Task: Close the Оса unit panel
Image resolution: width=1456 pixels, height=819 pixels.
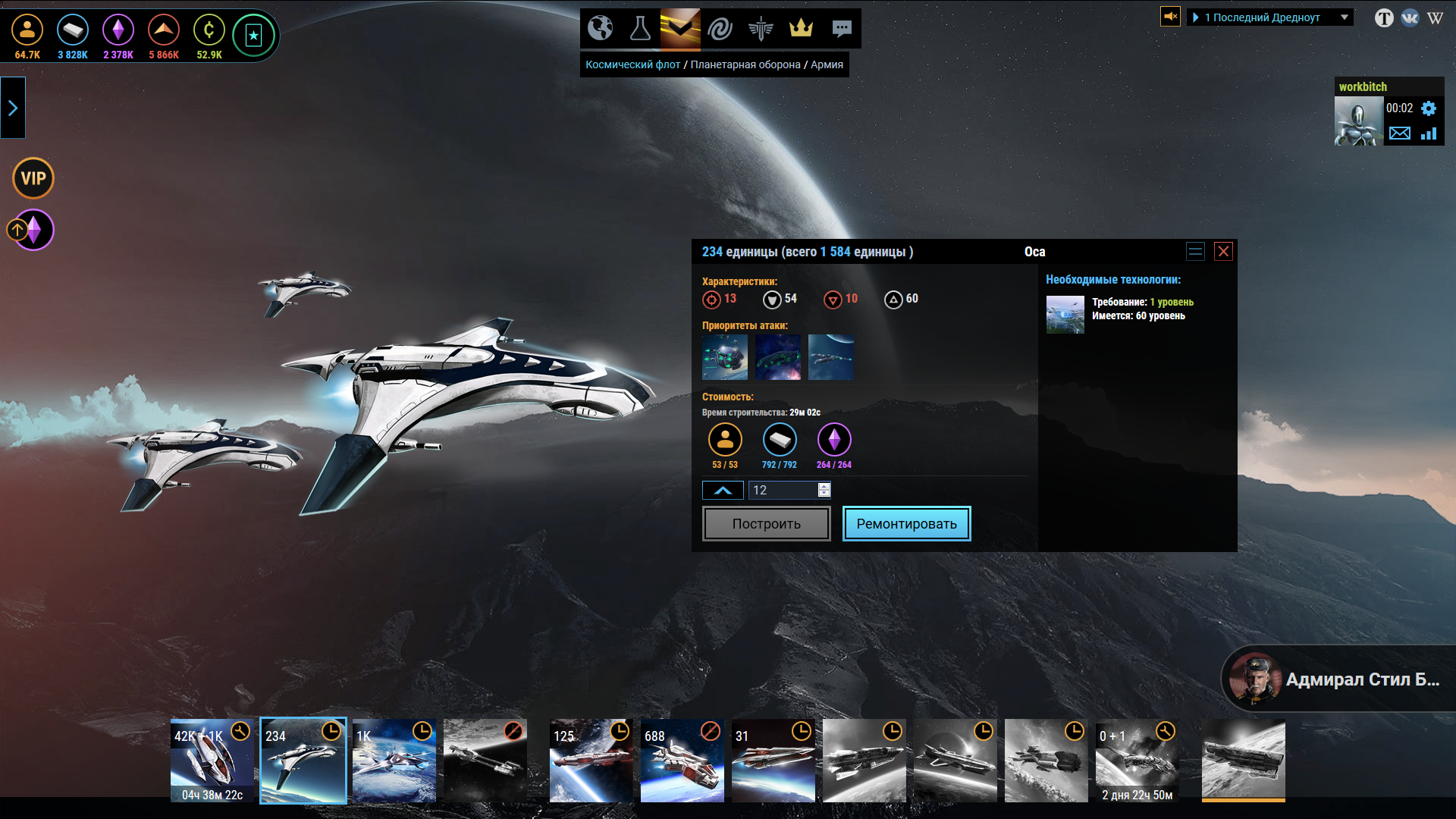Action: 1223,252
